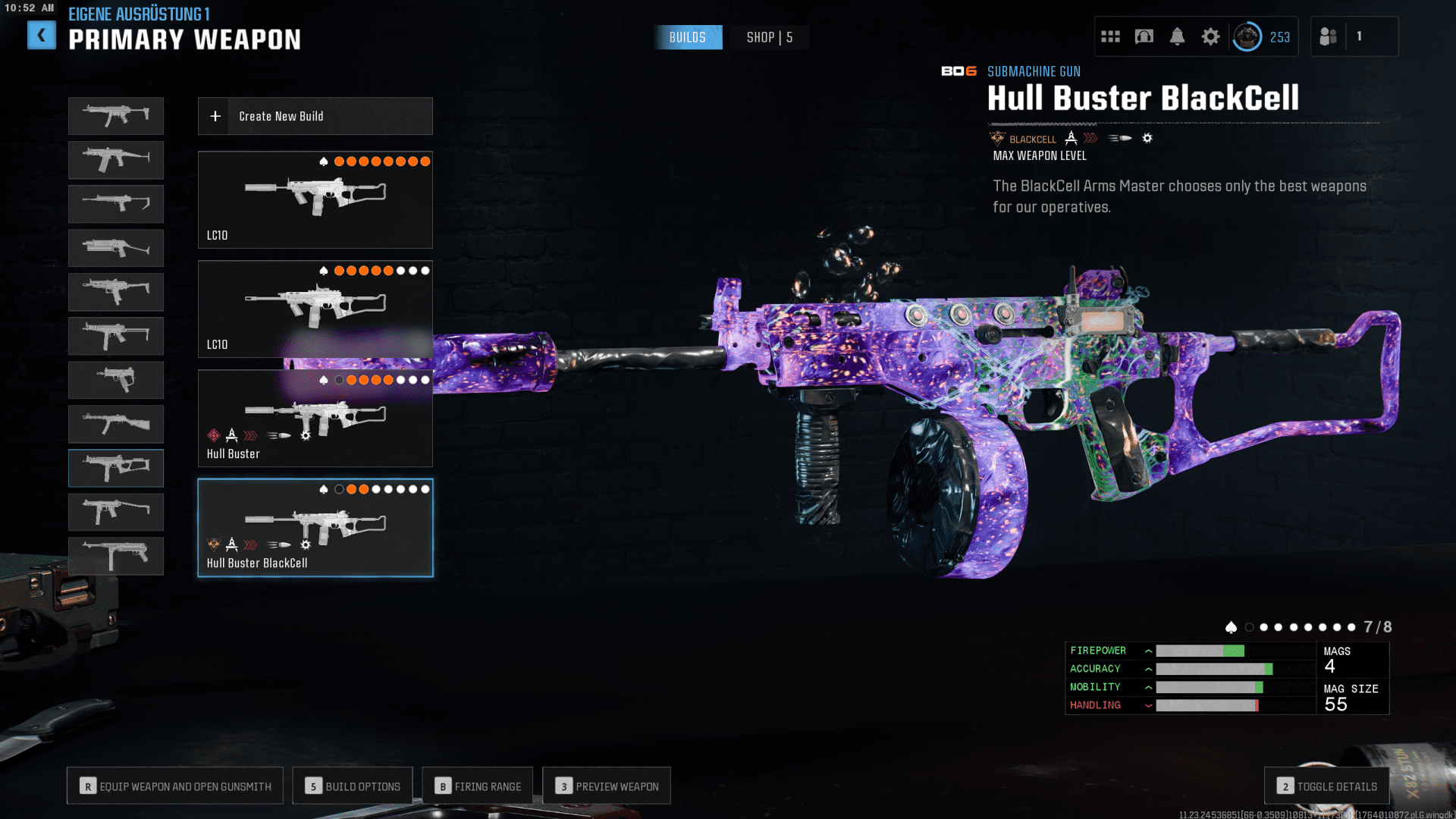The height and width of the screenshot is (819, 1456).
Task: Toggle weapon details
Action: point(1326,786)
